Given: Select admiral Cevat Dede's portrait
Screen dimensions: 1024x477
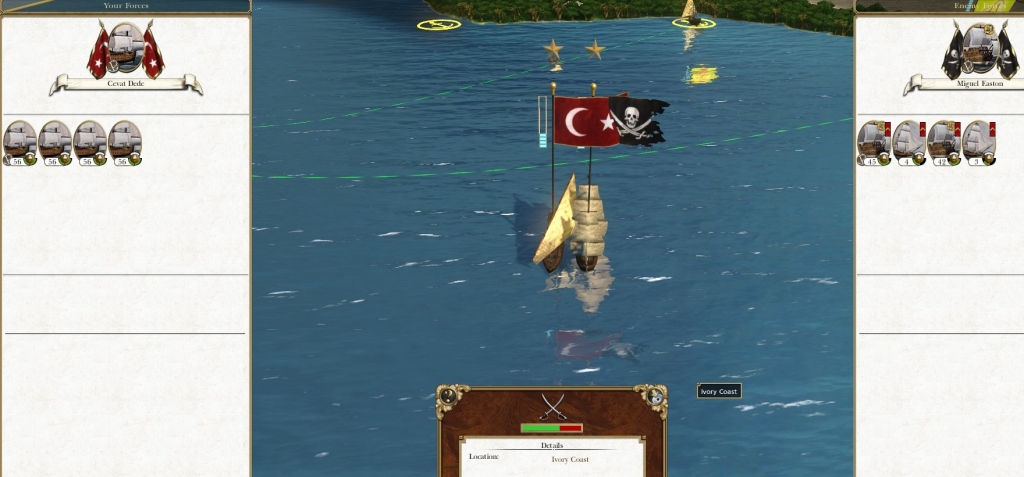Looking at the screenshot, I should [x=125, y=48].
